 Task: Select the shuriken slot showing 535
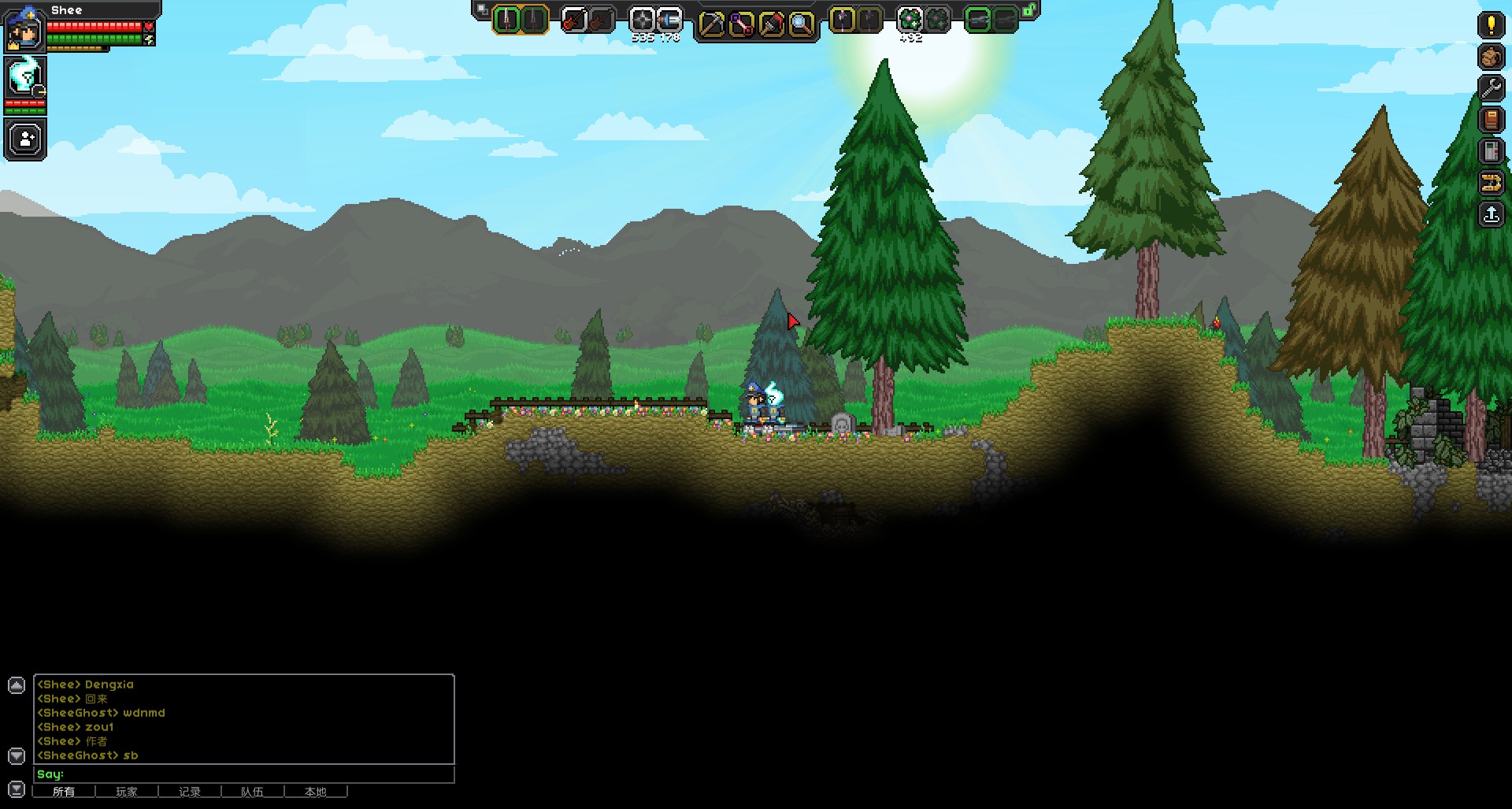[x=643, y=20]
